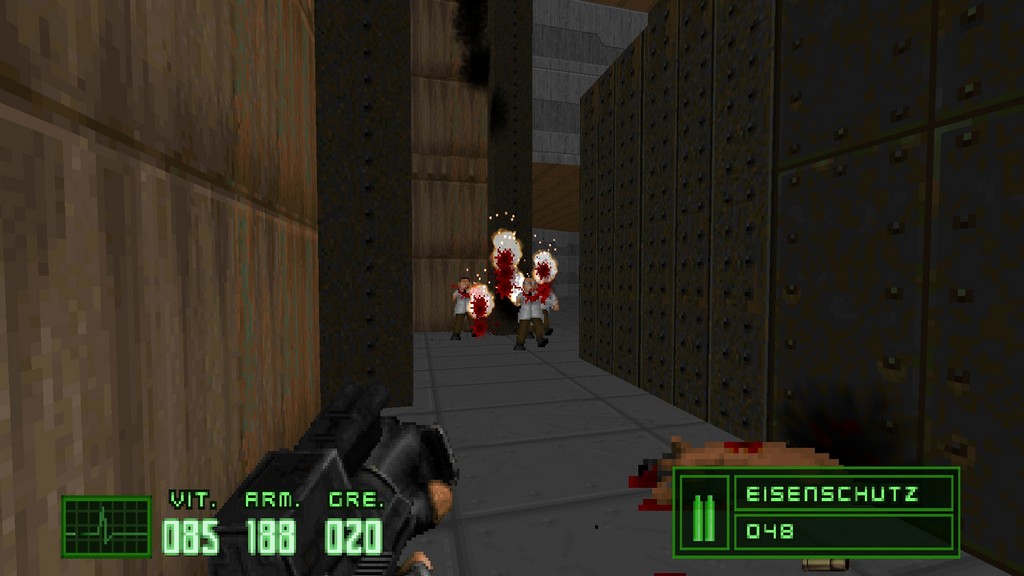
Task: Click the Eisenschutz weapon name panel
Action: (x=843, y=494)
